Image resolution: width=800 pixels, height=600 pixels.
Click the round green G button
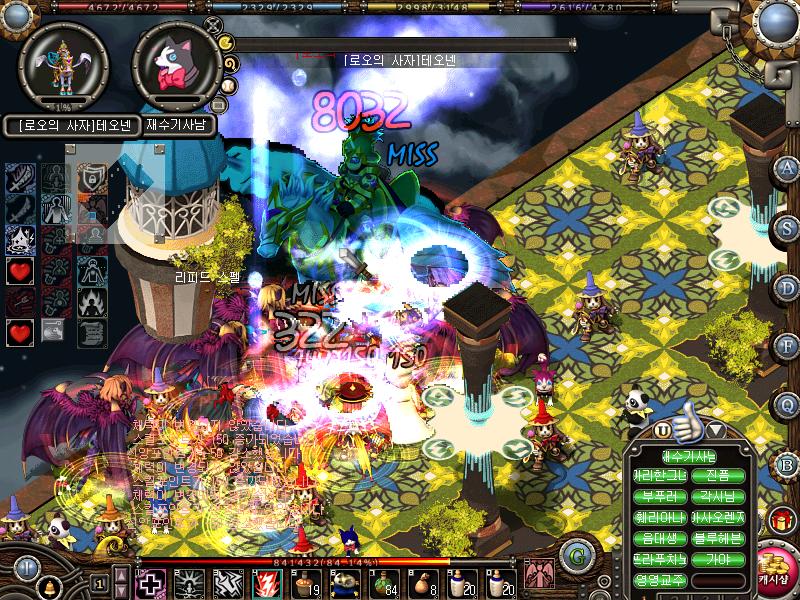[573, 555]
